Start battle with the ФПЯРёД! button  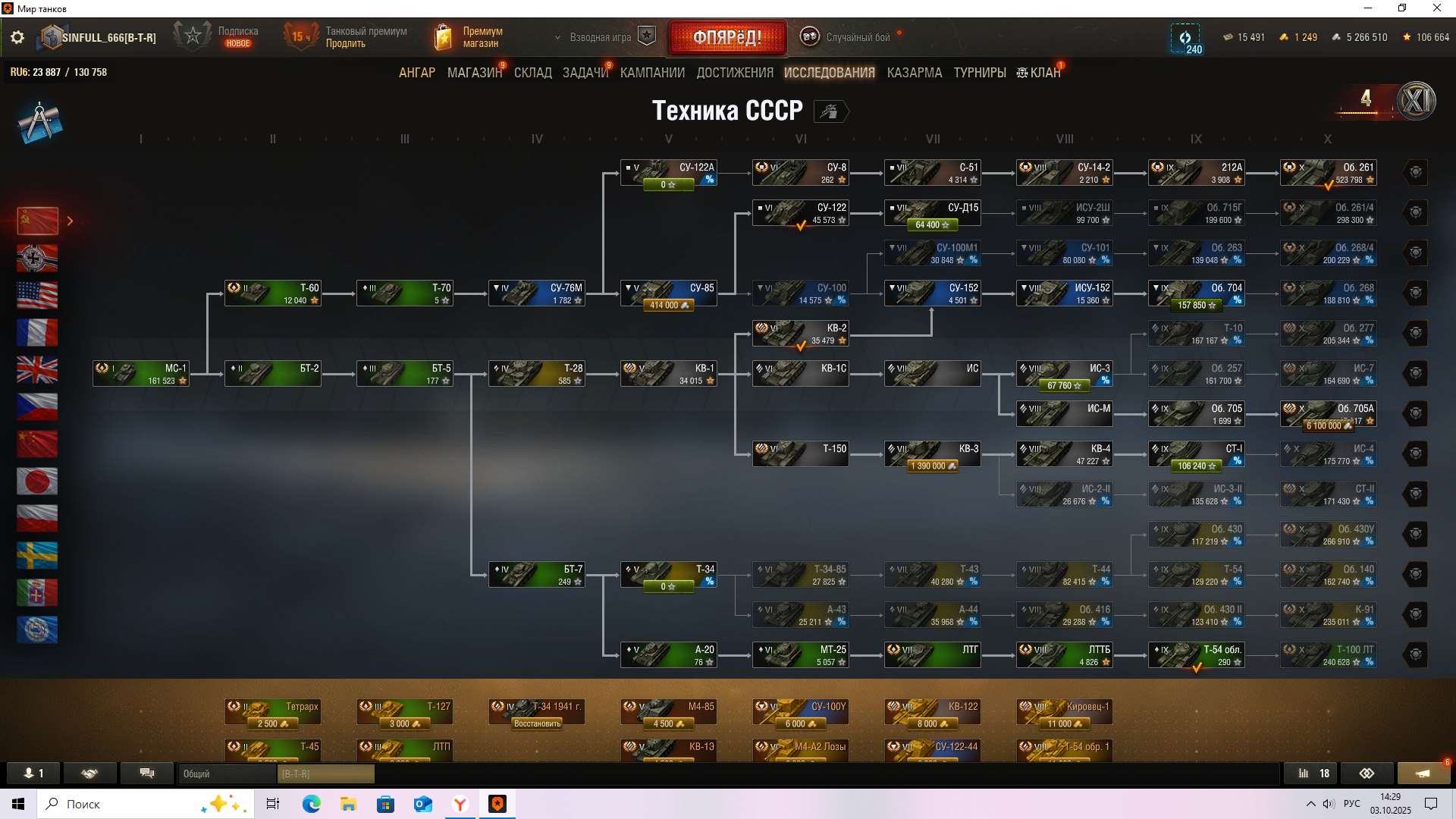coord(727,37)
